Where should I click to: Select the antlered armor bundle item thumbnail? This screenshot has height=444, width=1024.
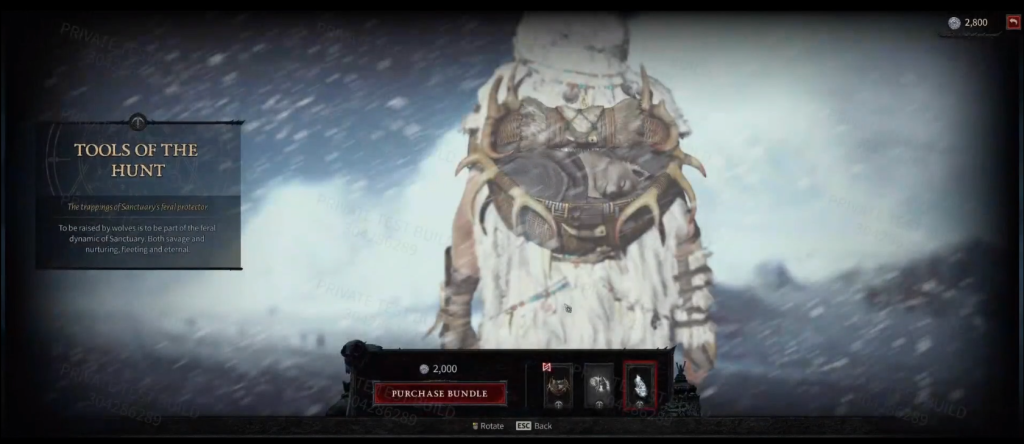558,386
